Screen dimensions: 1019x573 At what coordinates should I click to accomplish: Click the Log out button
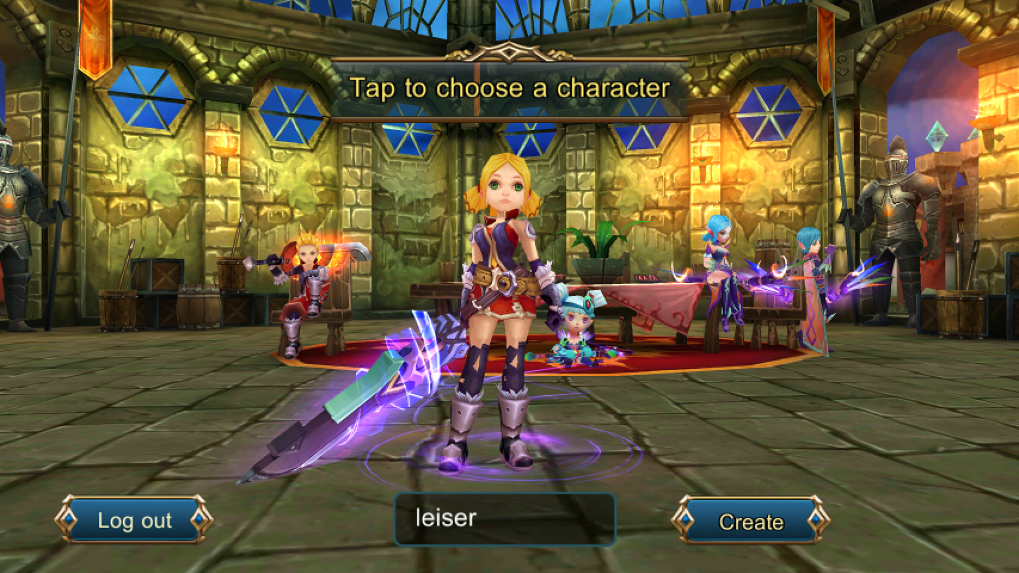coord(134,520)
